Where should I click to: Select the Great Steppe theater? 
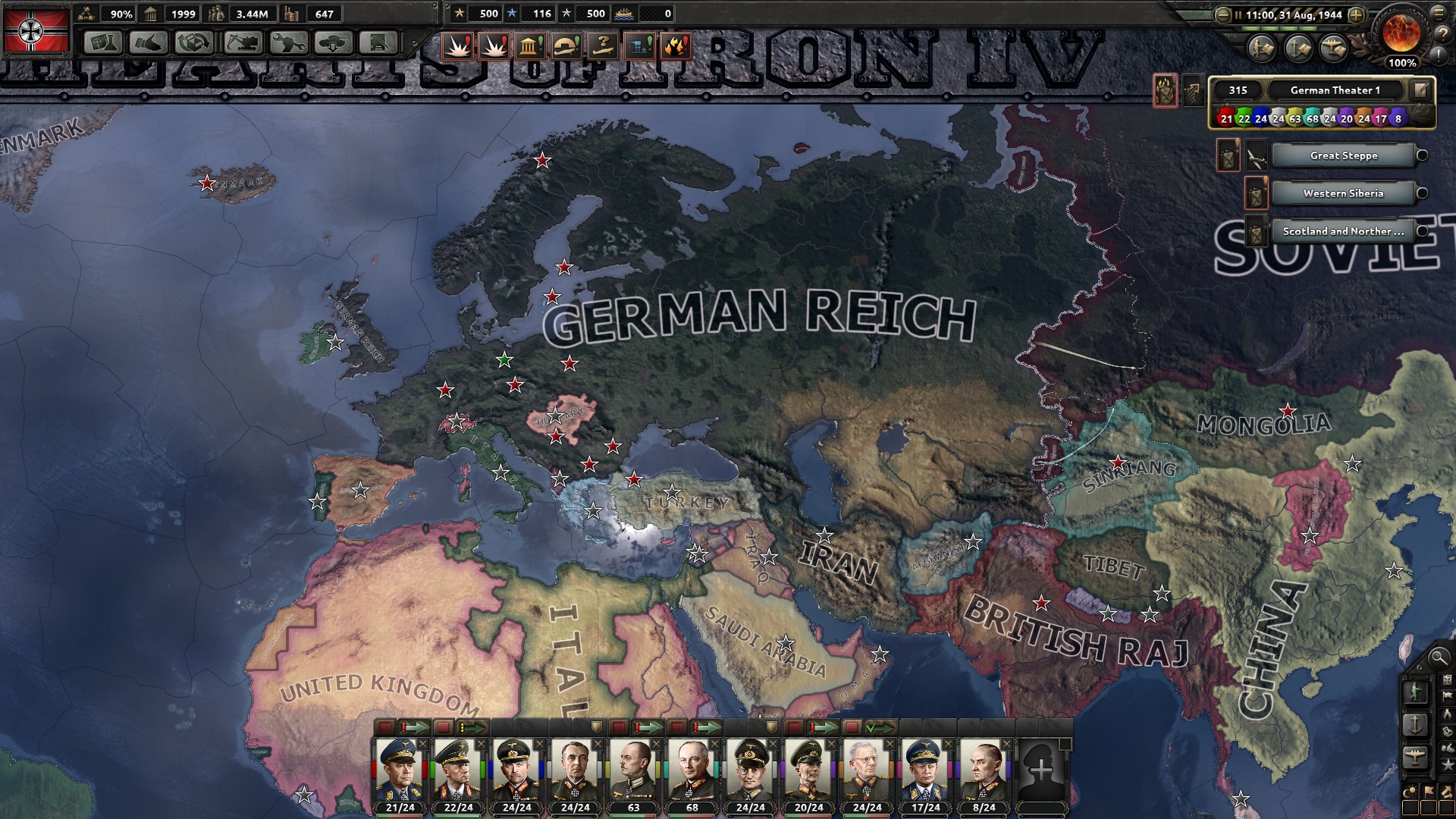[1343, 155]
